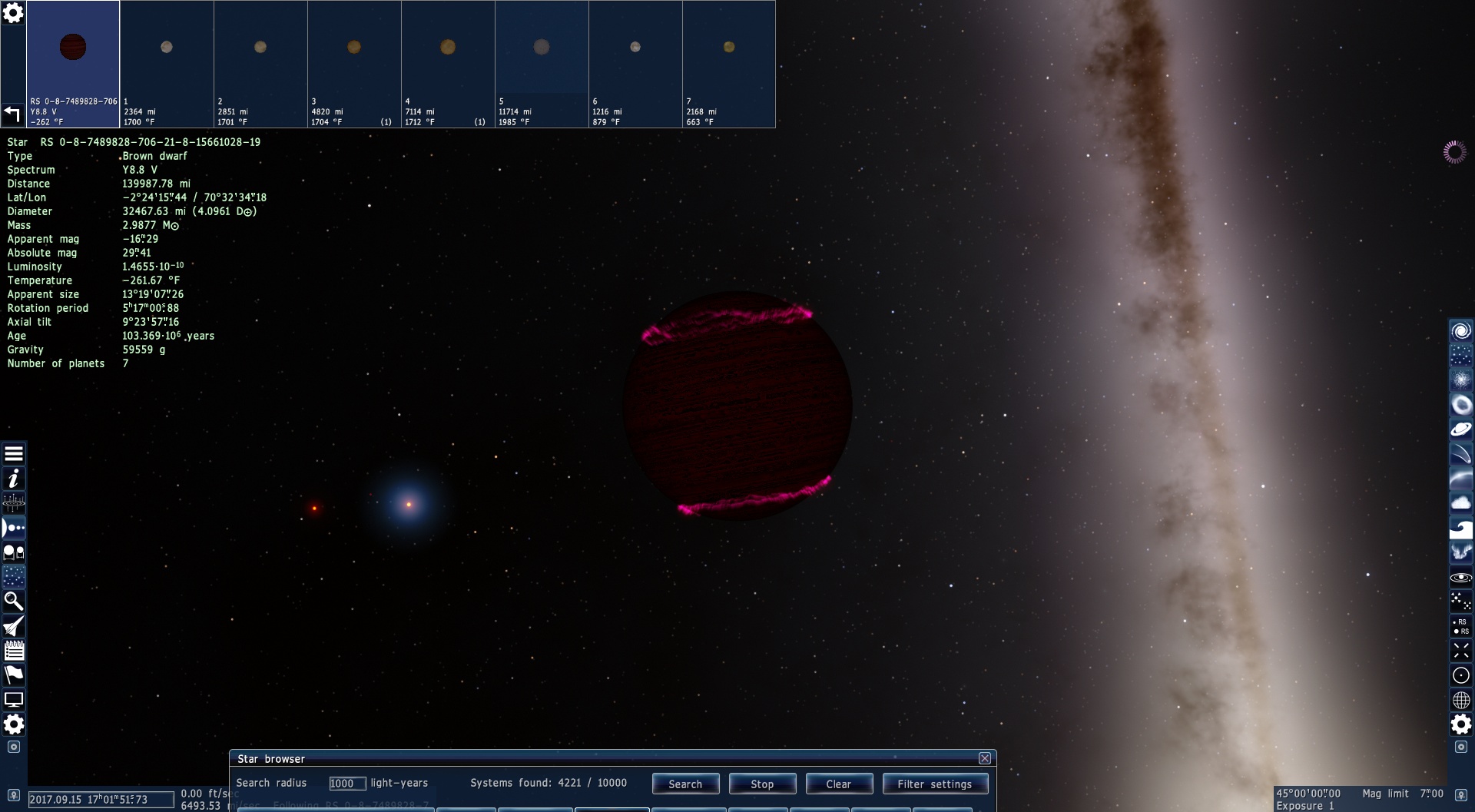Screen dimensions: 1475x812
Task: Open the magnifier search tool
Action: coord(14,601)
